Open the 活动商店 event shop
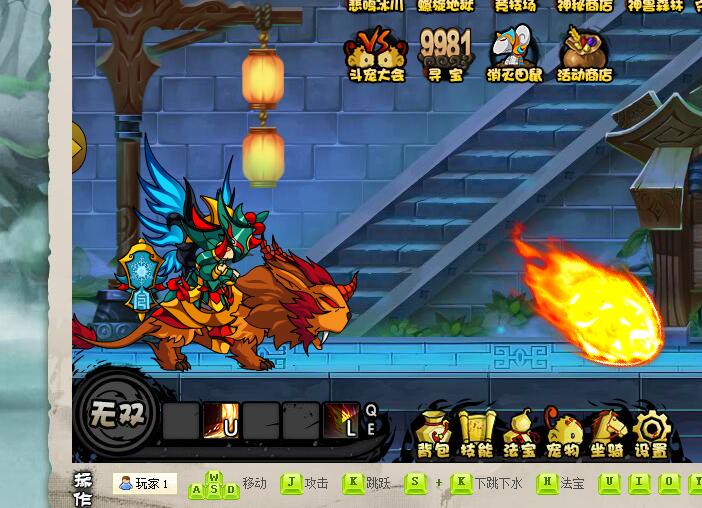Viewport: 702px width, 508px height. pyautogui.click(x=584, y=54)
